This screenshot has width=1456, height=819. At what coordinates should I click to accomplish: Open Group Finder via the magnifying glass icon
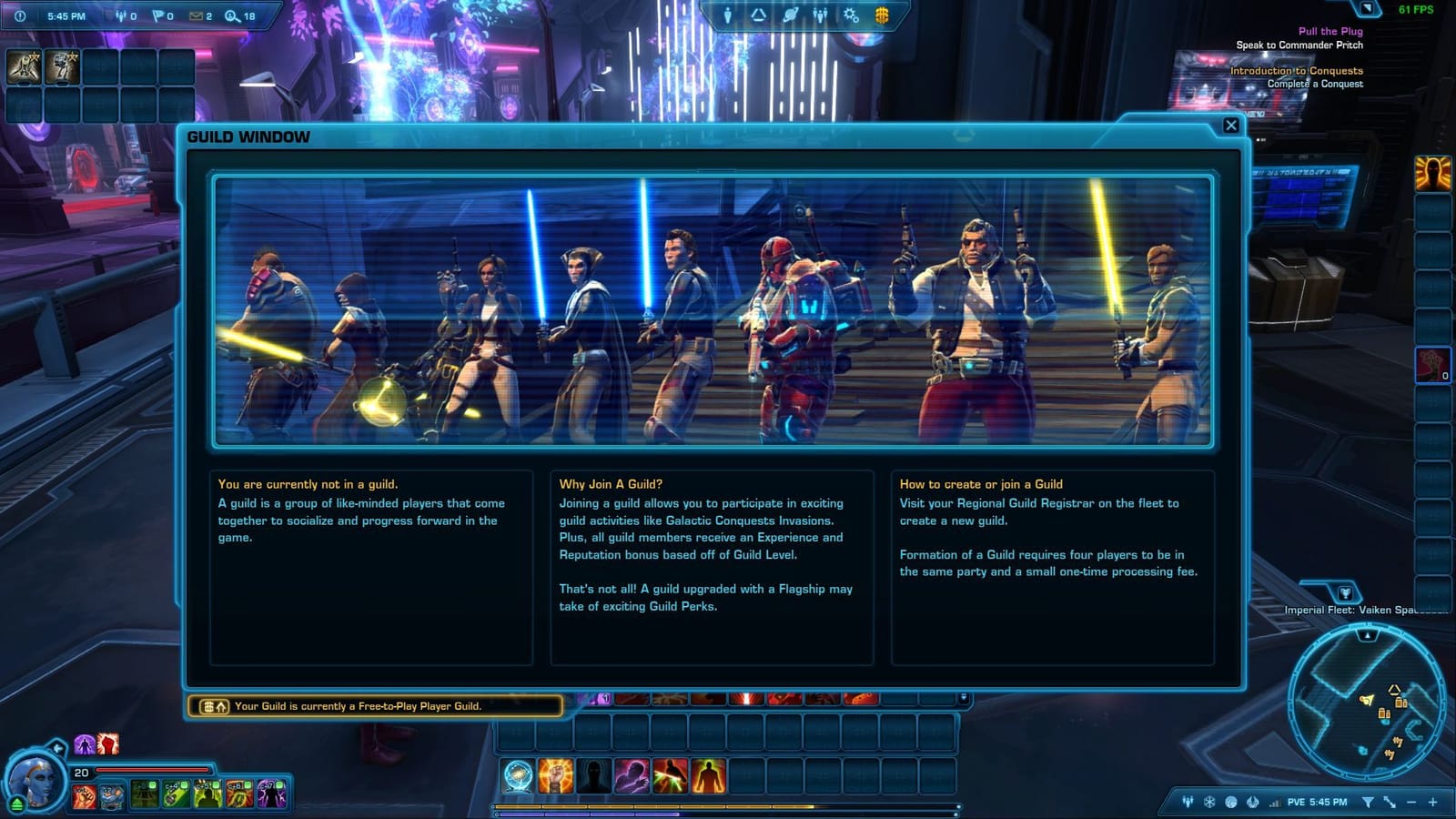232,16
